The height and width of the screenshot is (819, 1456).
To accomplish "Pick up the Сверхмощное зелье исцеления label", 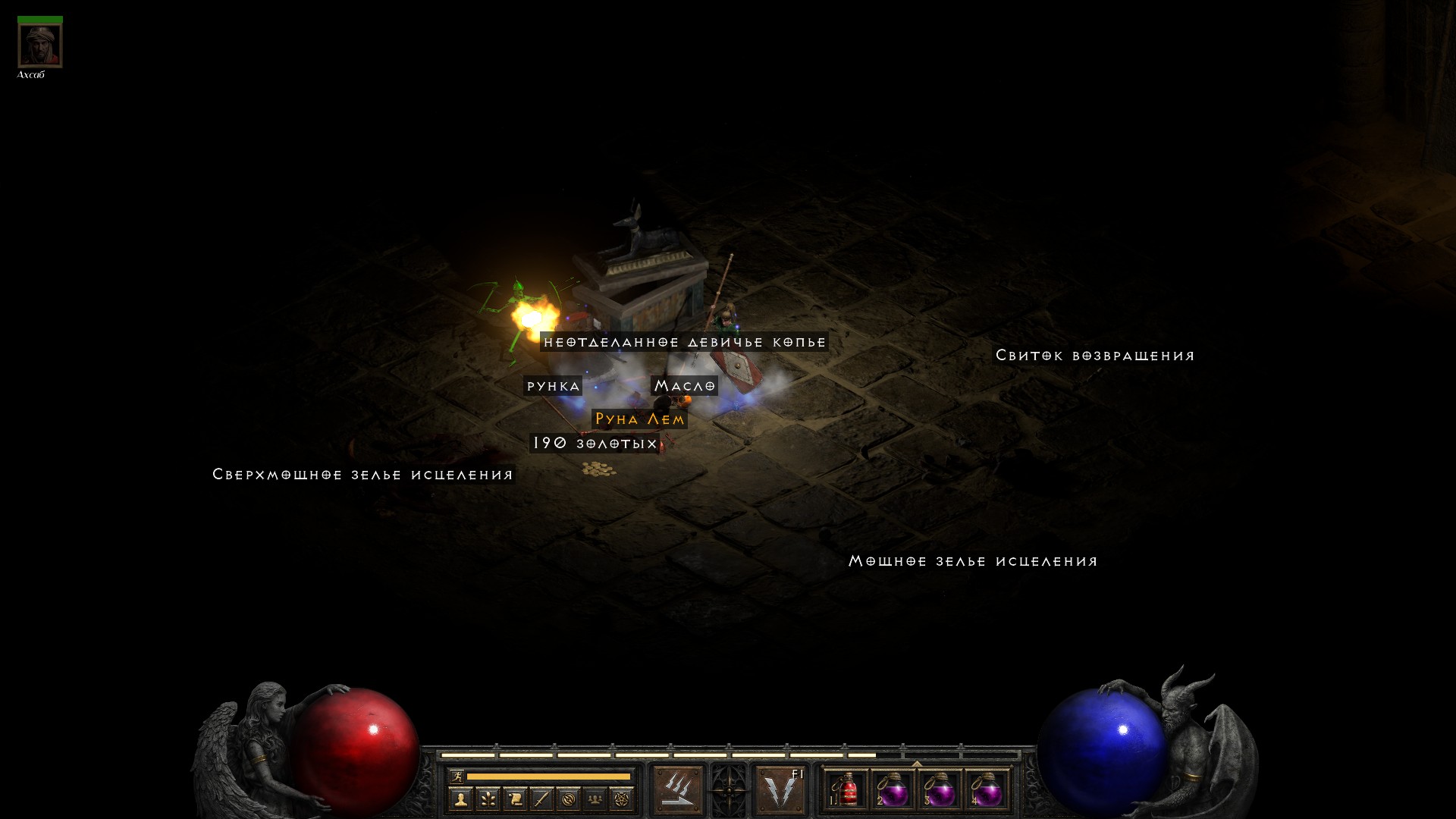I will coord(362,475).
